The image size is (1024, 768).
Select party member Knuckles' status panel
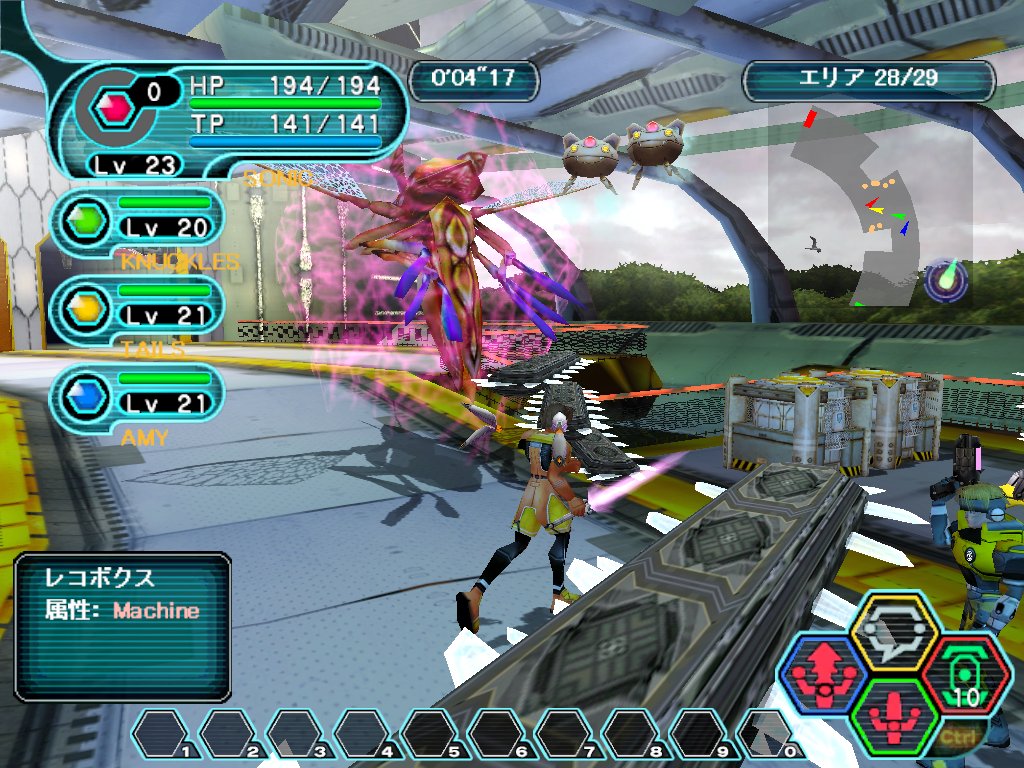[140, 217]
